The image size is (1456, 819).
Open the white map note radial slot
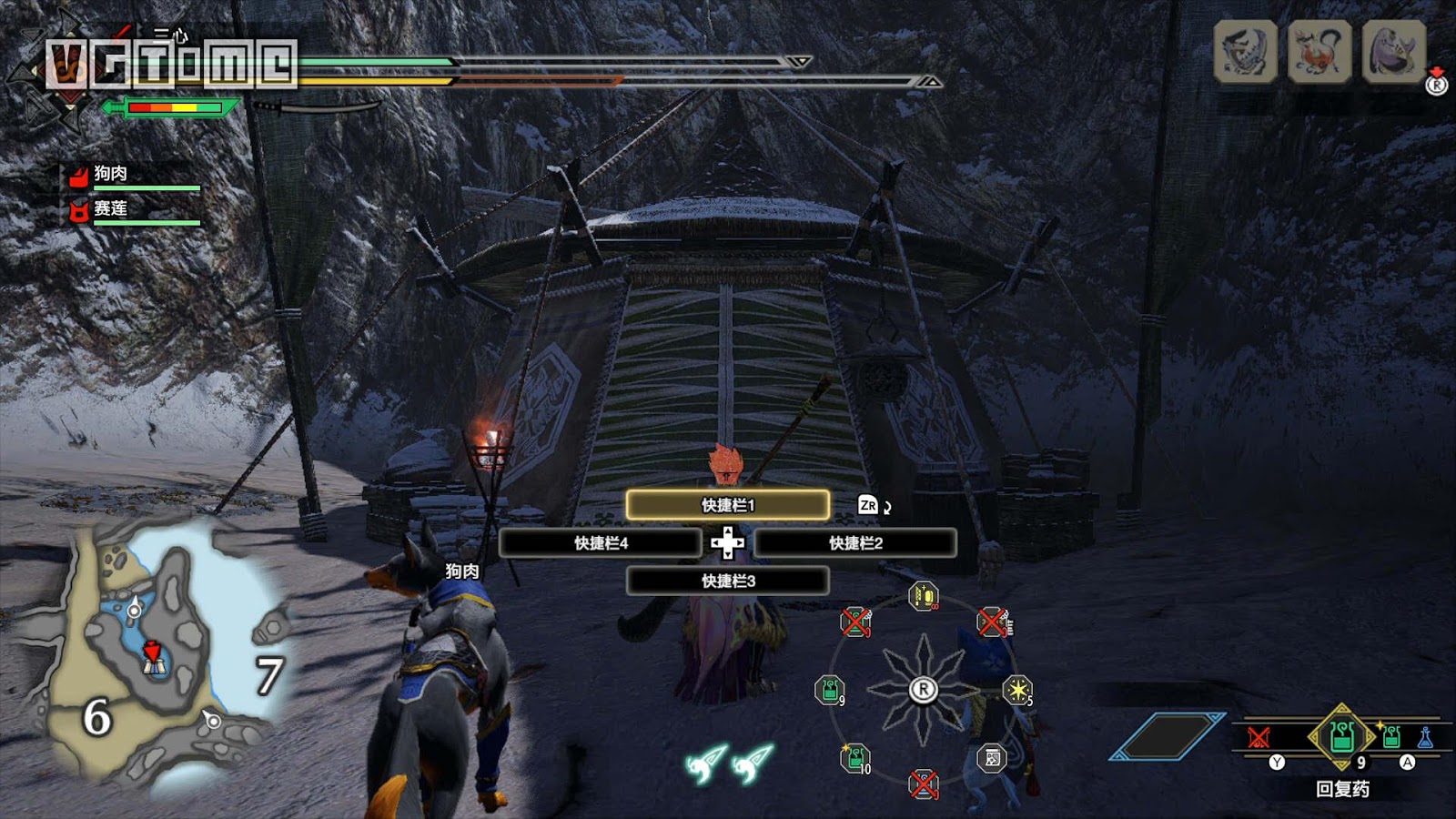pos(992,757)
